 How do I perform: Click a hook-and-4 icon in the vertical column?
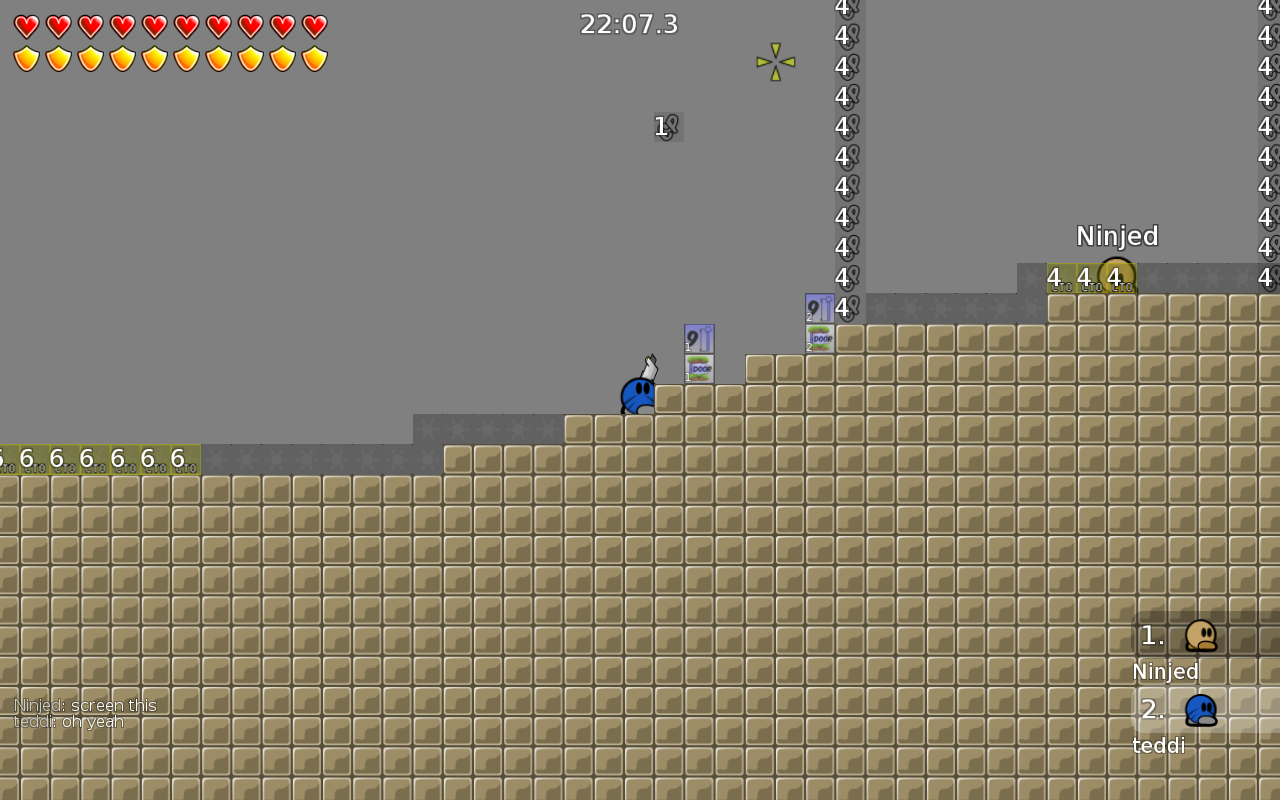845,155
